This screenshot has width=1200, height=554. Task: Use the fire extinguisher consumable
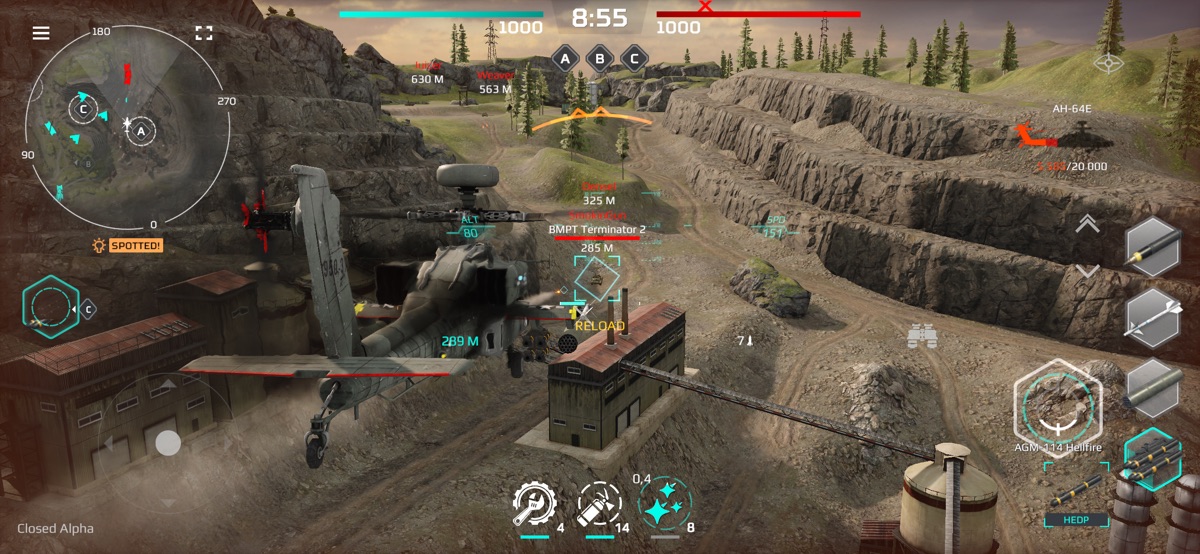tap(599, 505)
